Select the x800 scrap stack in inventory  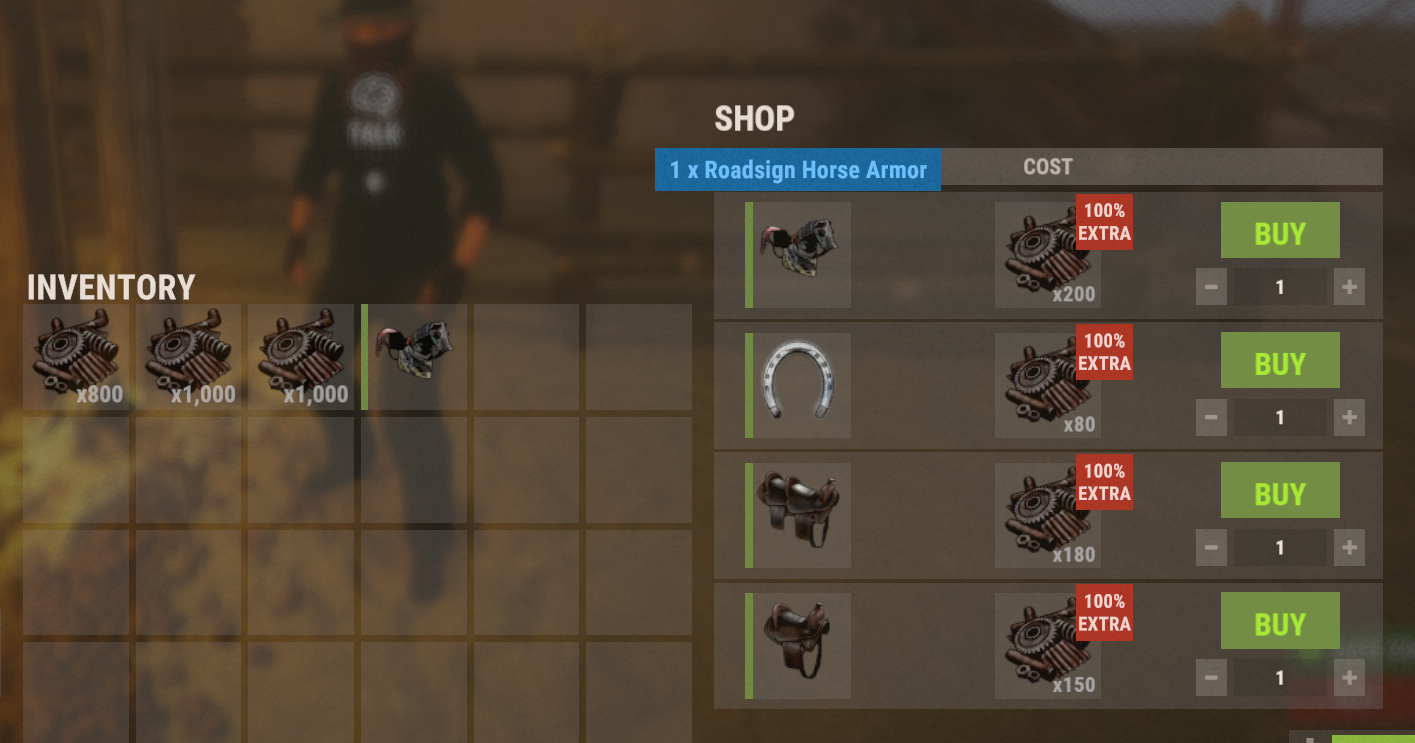point(77,357)
